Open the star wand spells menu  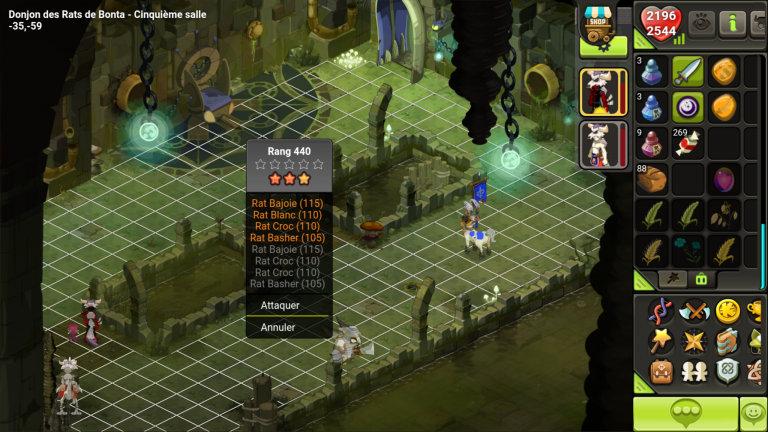click(x=661, y=342)
